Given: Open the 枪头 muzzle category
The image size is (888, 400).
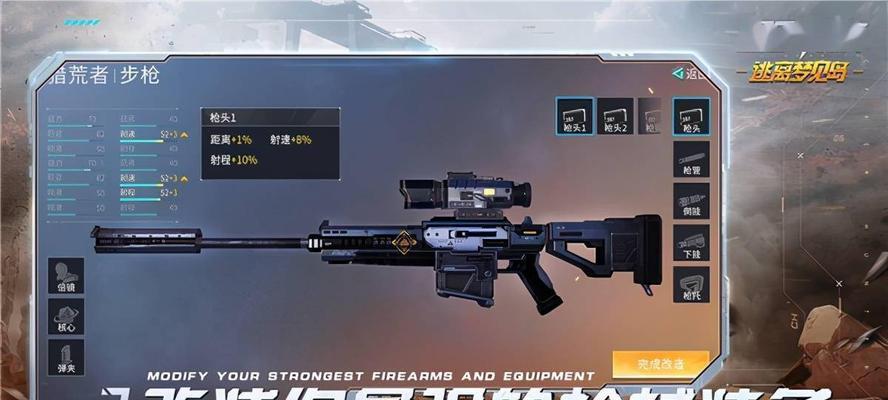Looking at the screenshot, I should [691, 116].
